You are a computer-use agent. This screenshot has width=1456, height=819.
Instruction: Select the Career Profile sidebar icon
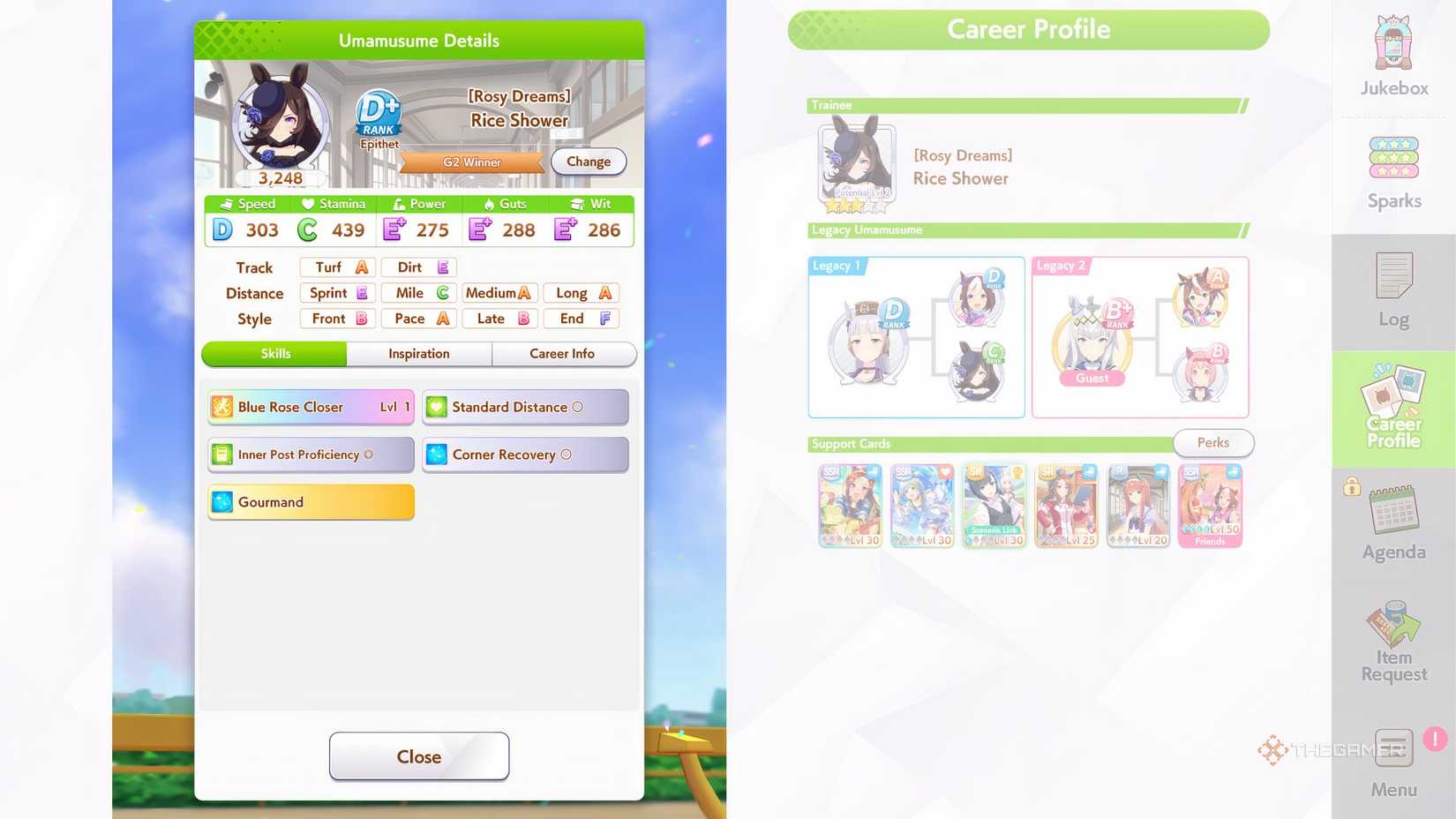click(x=1392, y=406)
